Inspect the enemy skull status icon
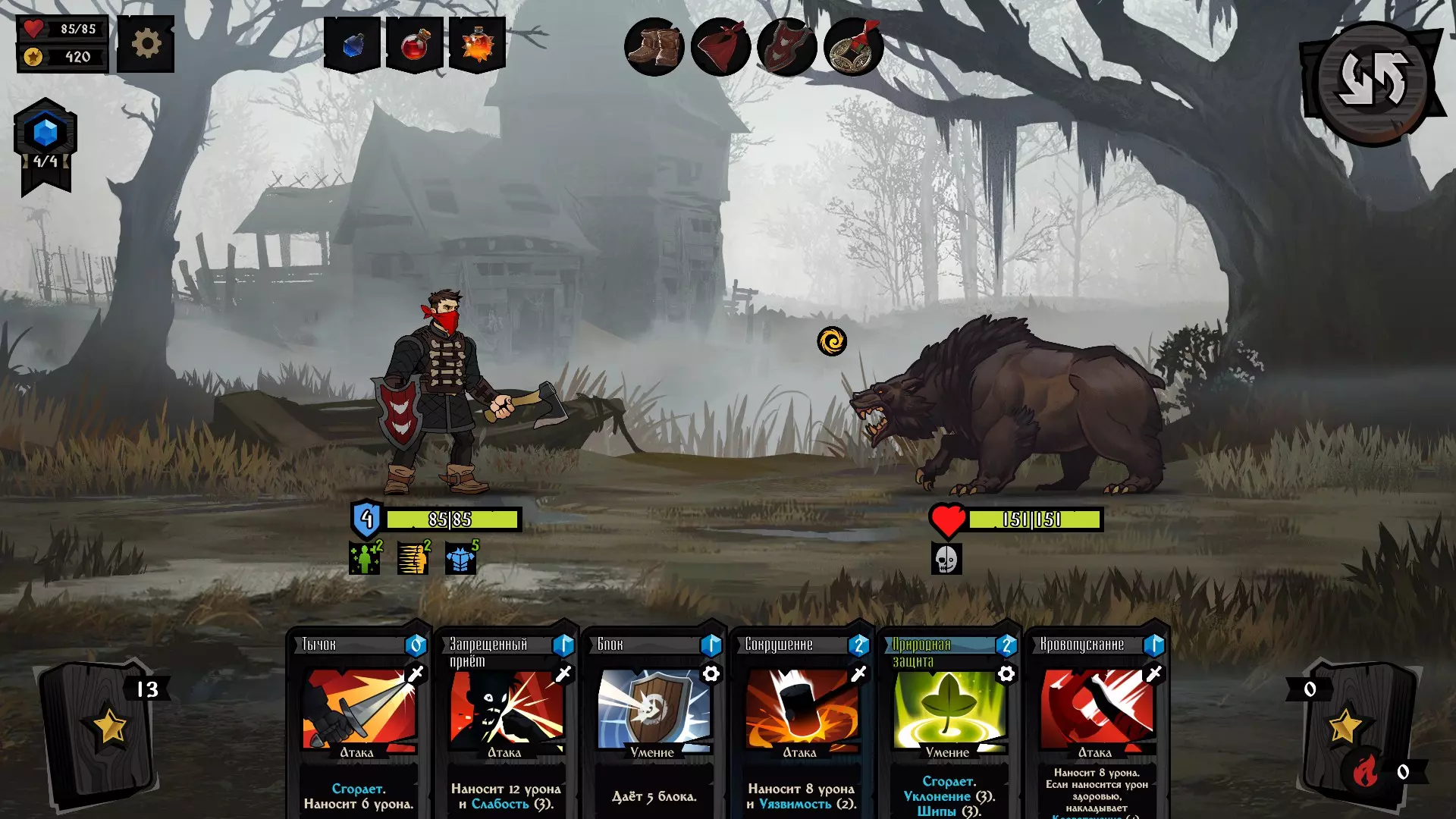1456x819 pixels. 946,560
